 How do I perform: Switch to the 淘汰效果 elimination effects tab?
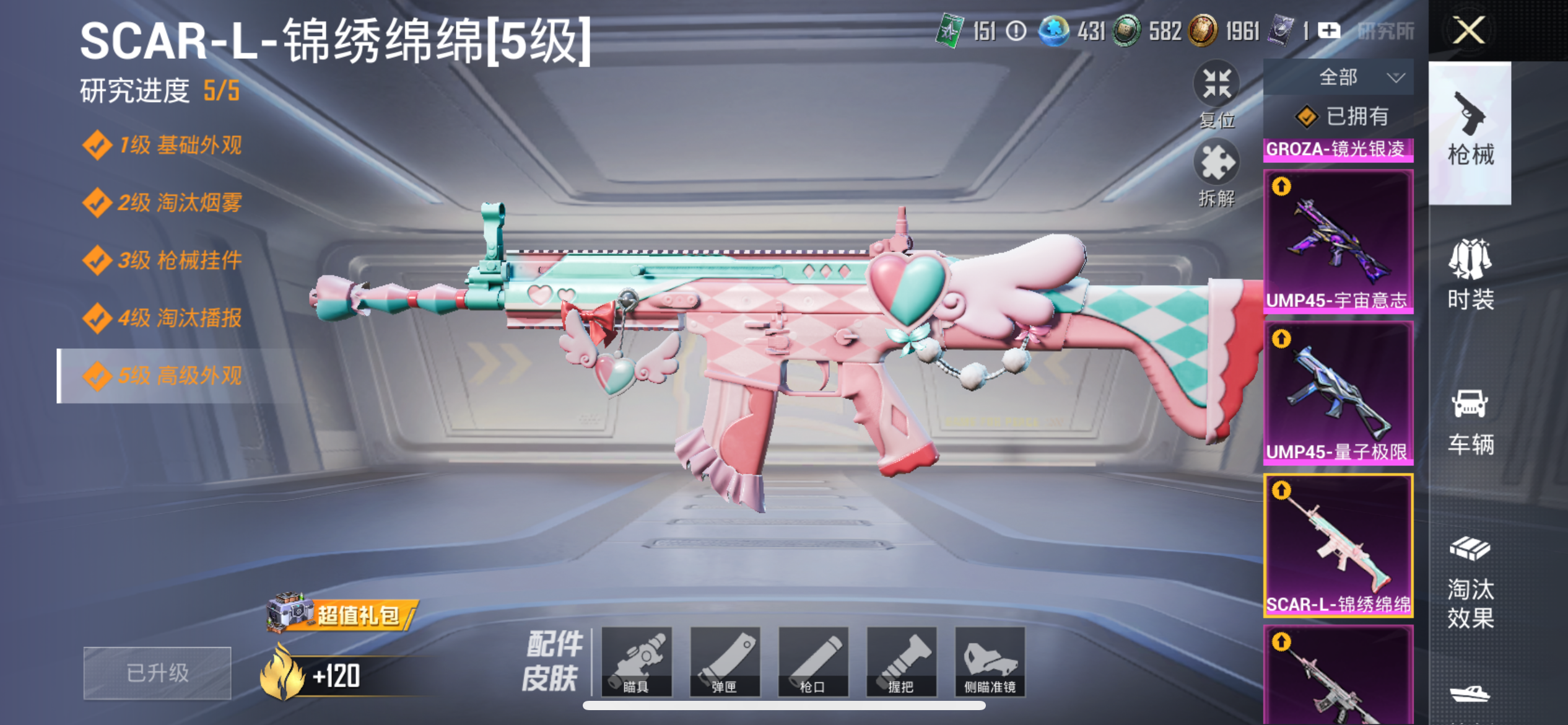pyautogui.click(x=1470, y=582)
